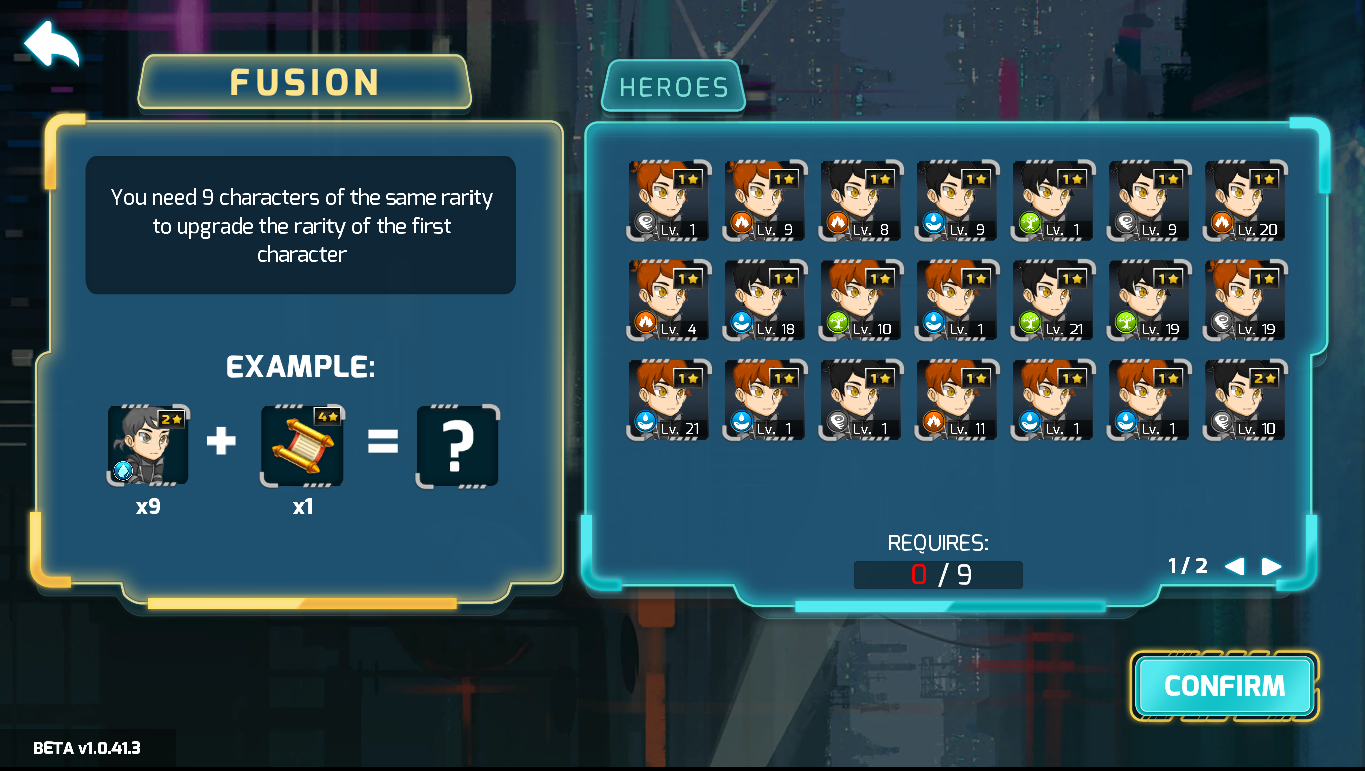This screenshot has width=1365, height=771.
Task: Select the two-star level 10 hero
Action: 1245,400
